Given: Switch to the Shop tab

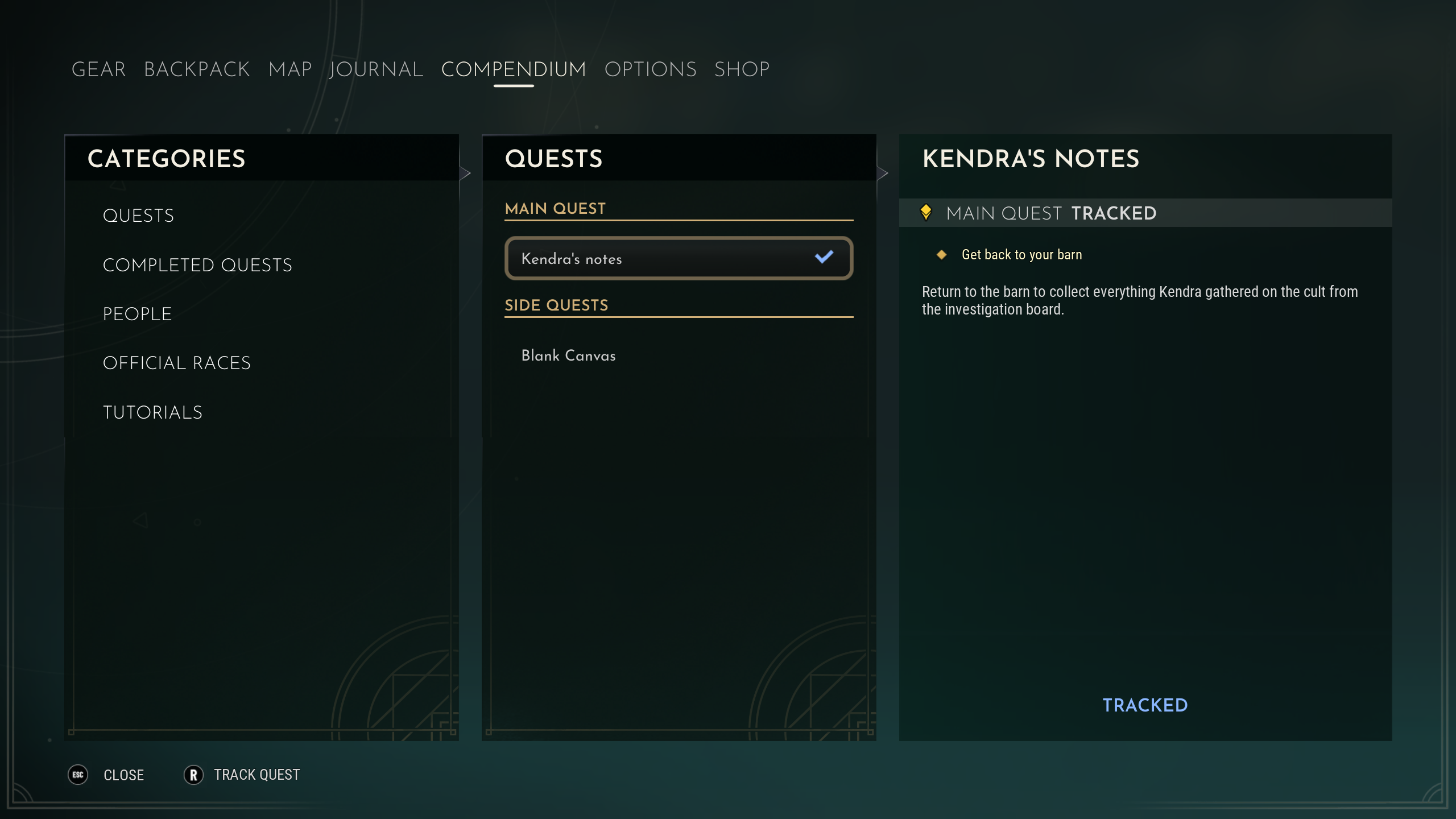Looking at the screenshot, I should (x=742, y=69).
